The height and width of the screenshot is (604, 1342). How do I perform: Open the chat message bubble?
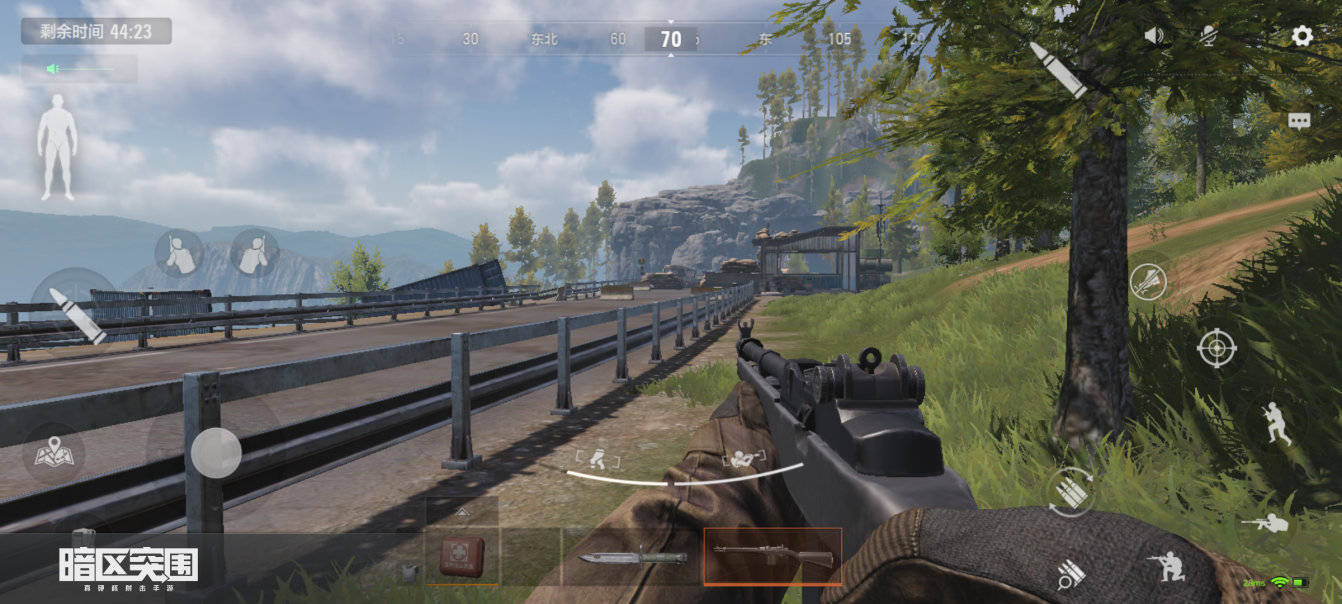[x=1299, y=121]
